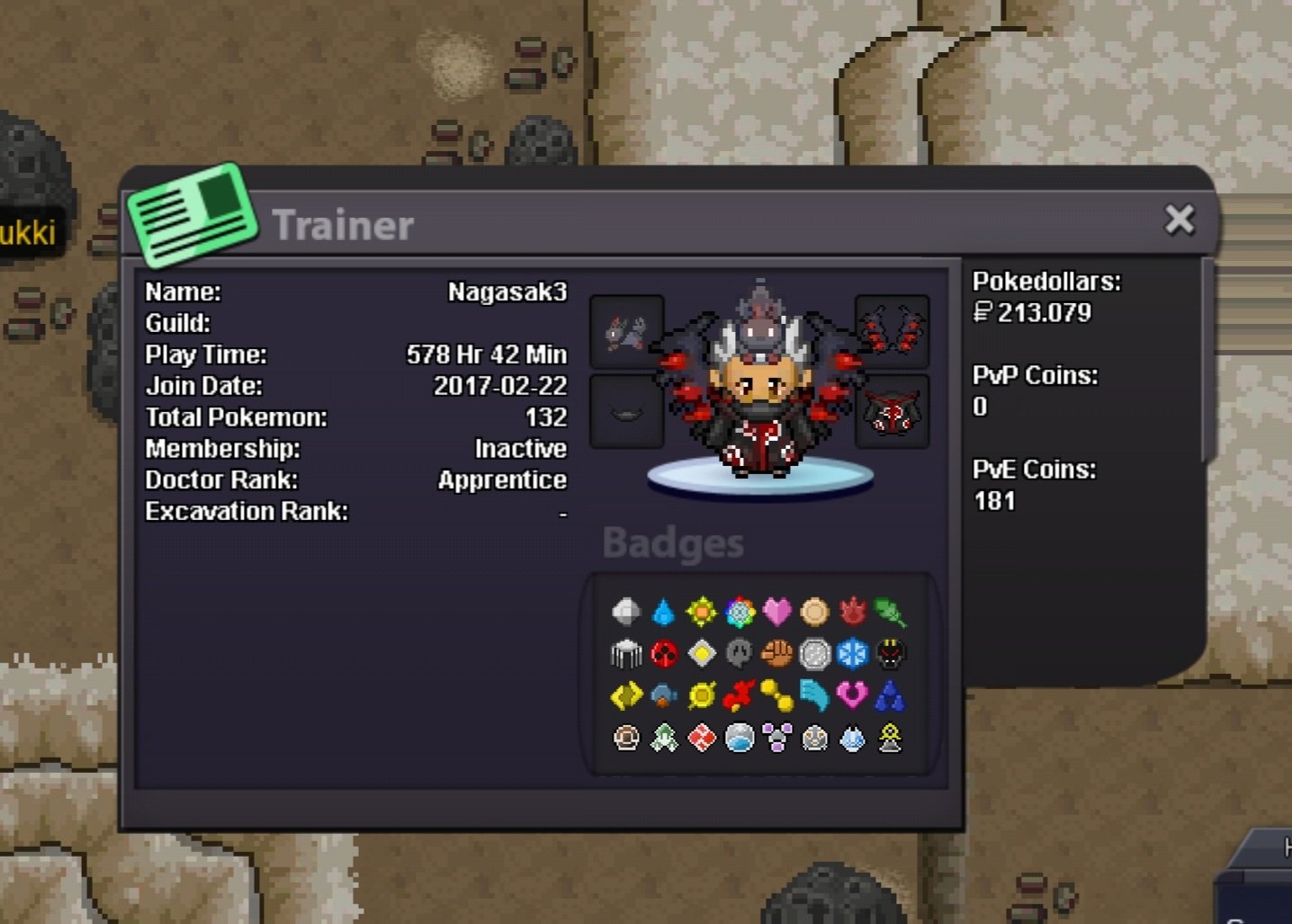Click the yellow dumbbell Knuckle badge
Screen dimensions: 1292x924
(777, 695)
